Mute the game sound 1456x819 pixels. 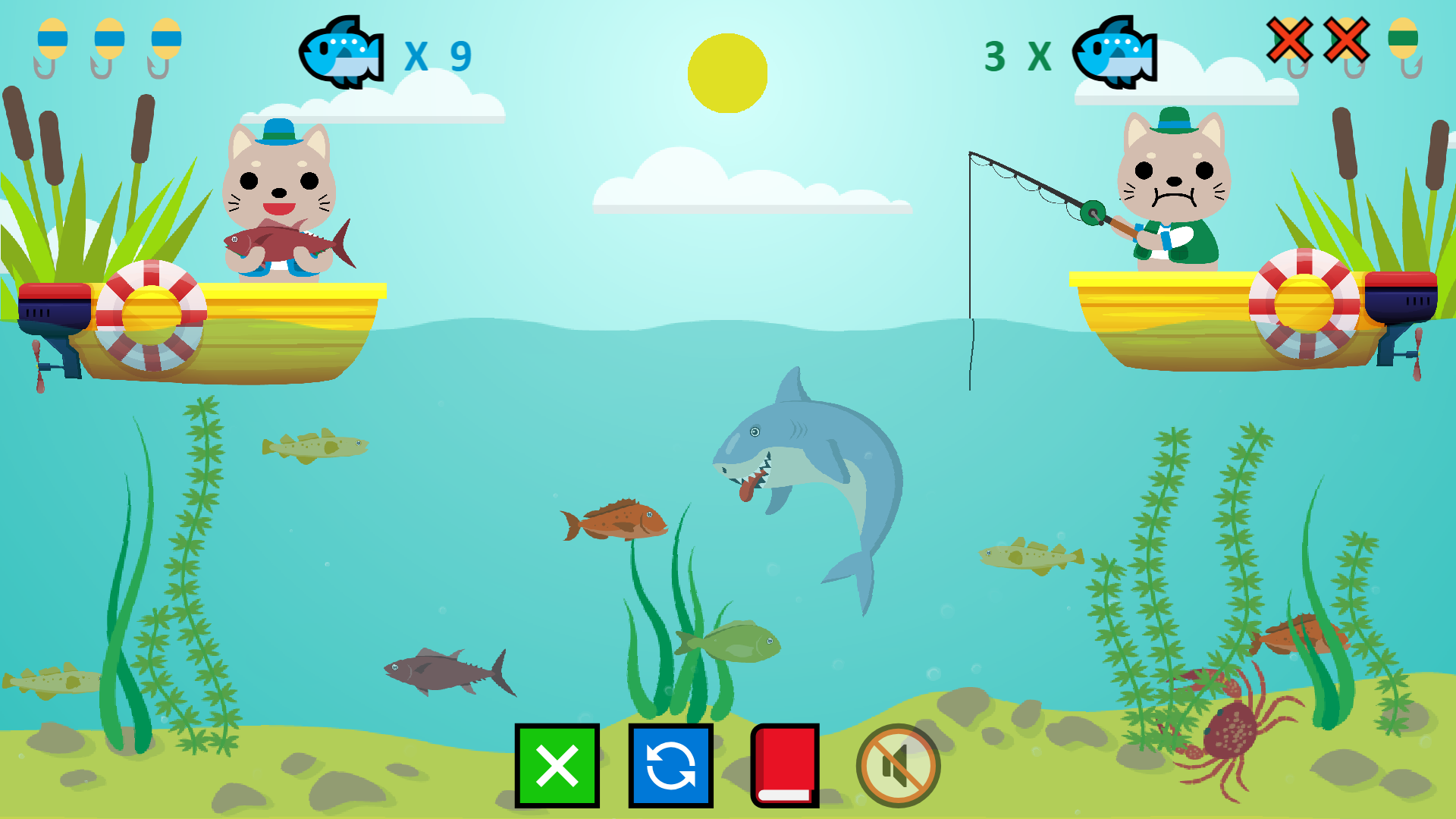coord(898,766)
